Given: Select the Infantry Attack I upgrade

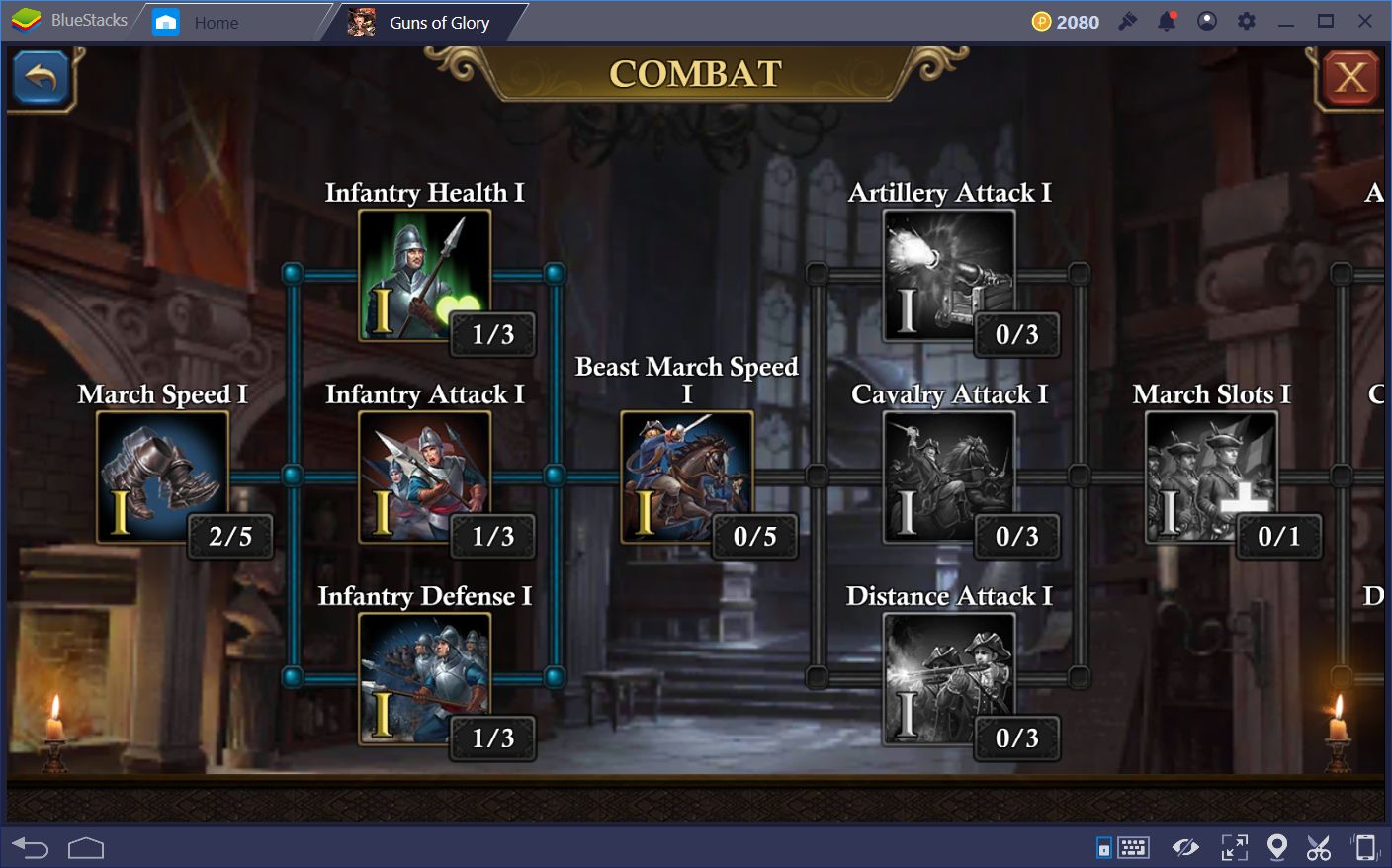Looking at the screenshot, I should [425, 477].
